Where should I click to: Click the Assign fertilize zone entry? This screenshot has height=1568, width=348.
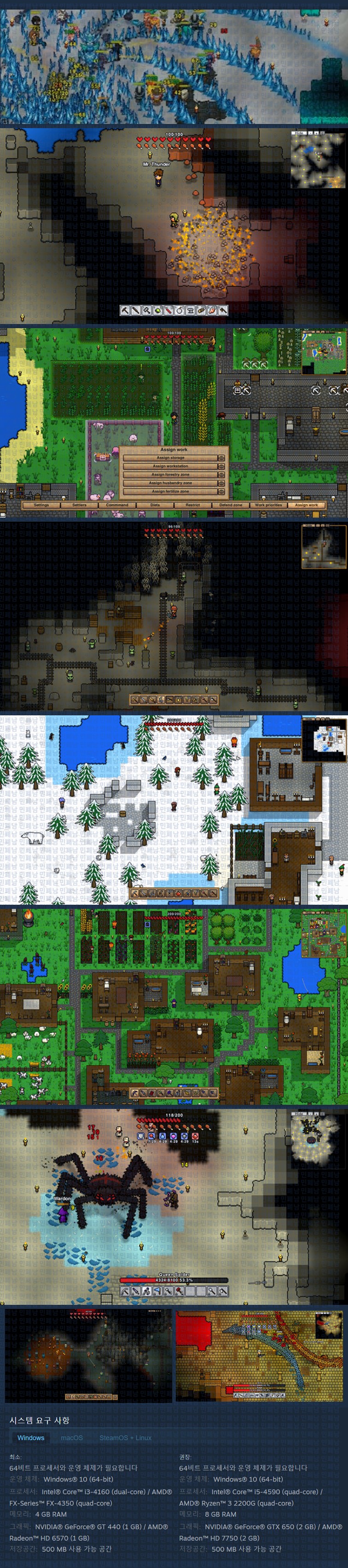click(x=171, y=491)
